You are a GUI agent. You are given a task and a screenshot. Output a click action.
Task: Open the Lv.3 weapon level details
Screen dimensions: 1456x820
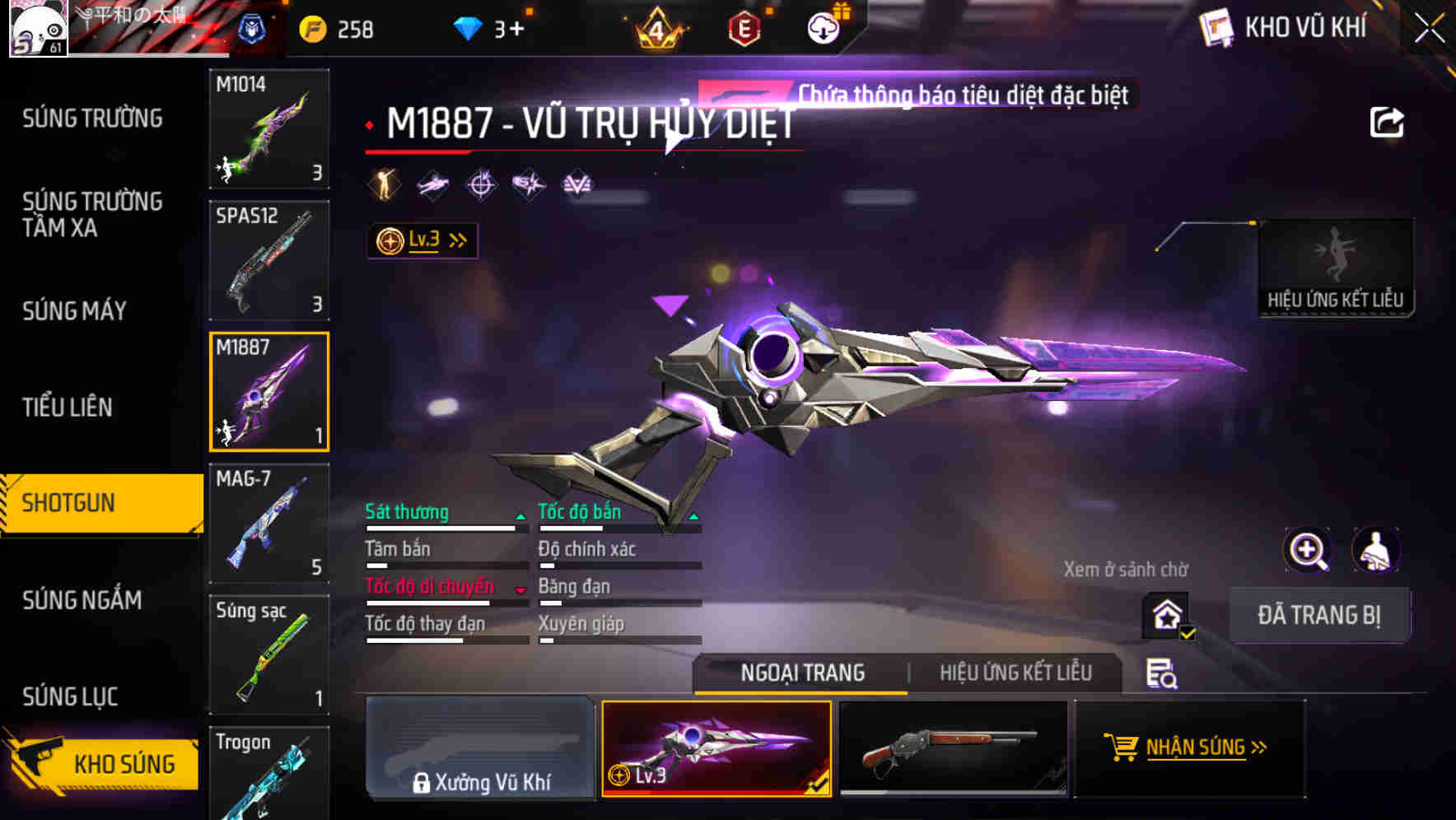[422, 240]
